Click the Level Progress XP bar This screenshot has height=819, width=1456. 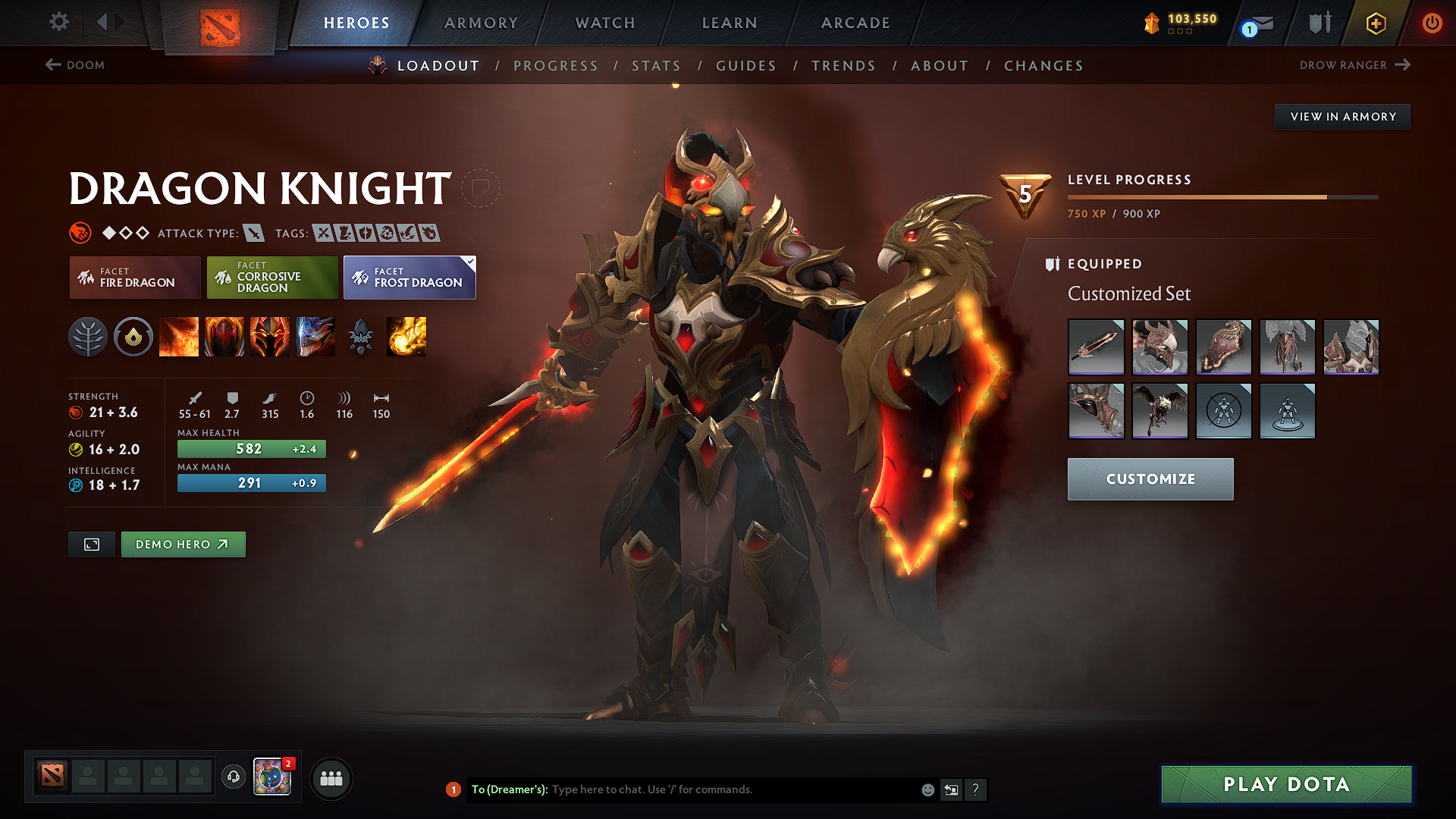(x=1221, y=196)
